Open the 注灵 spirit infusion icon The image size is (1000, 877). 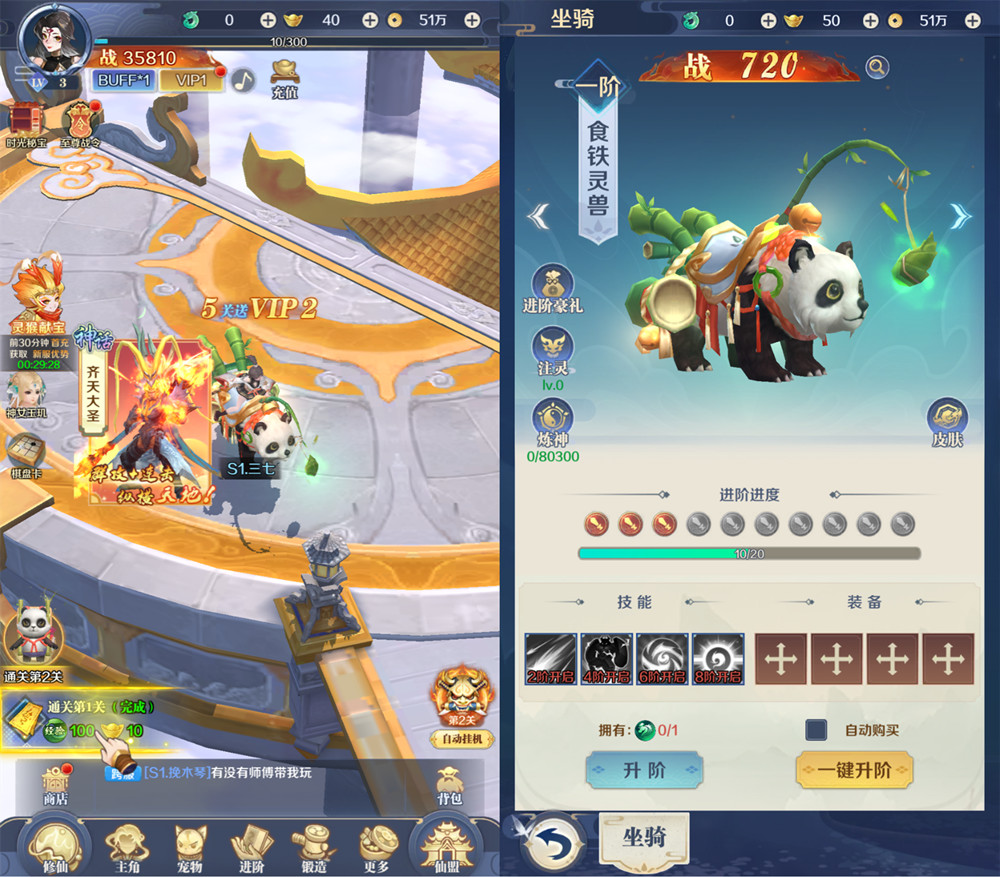pos(552,351)
